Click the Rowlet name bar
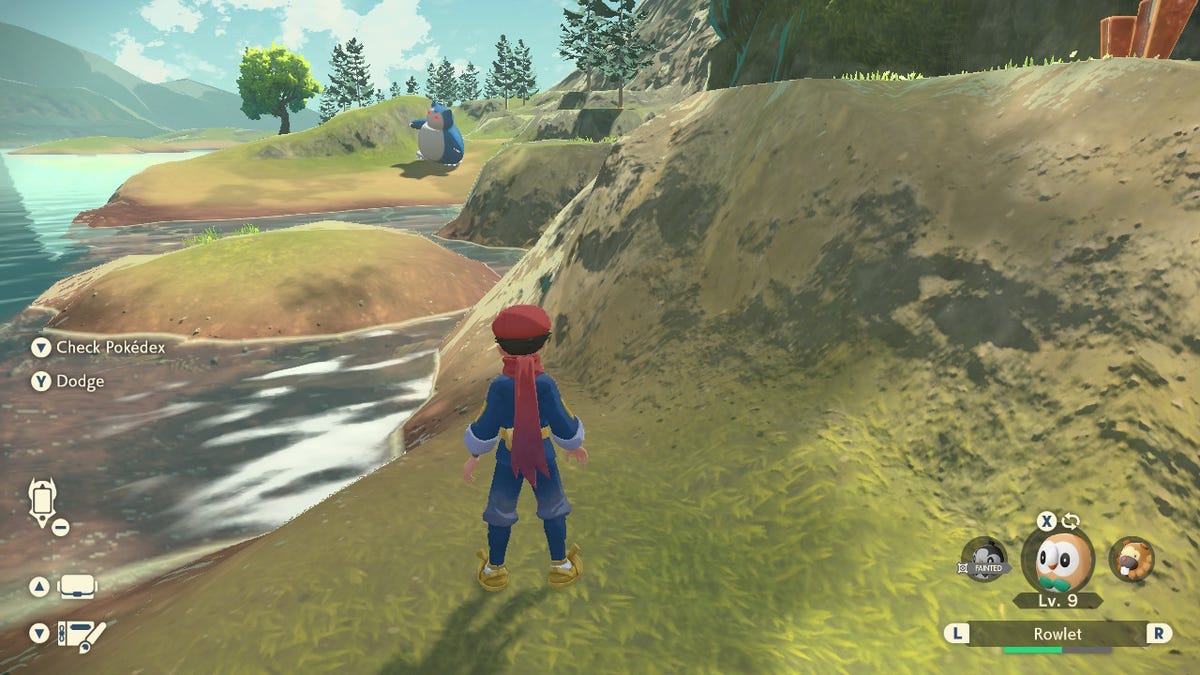Image resolution: width=1200 pixels, height=675 pixels. [x=1057, y=633]
